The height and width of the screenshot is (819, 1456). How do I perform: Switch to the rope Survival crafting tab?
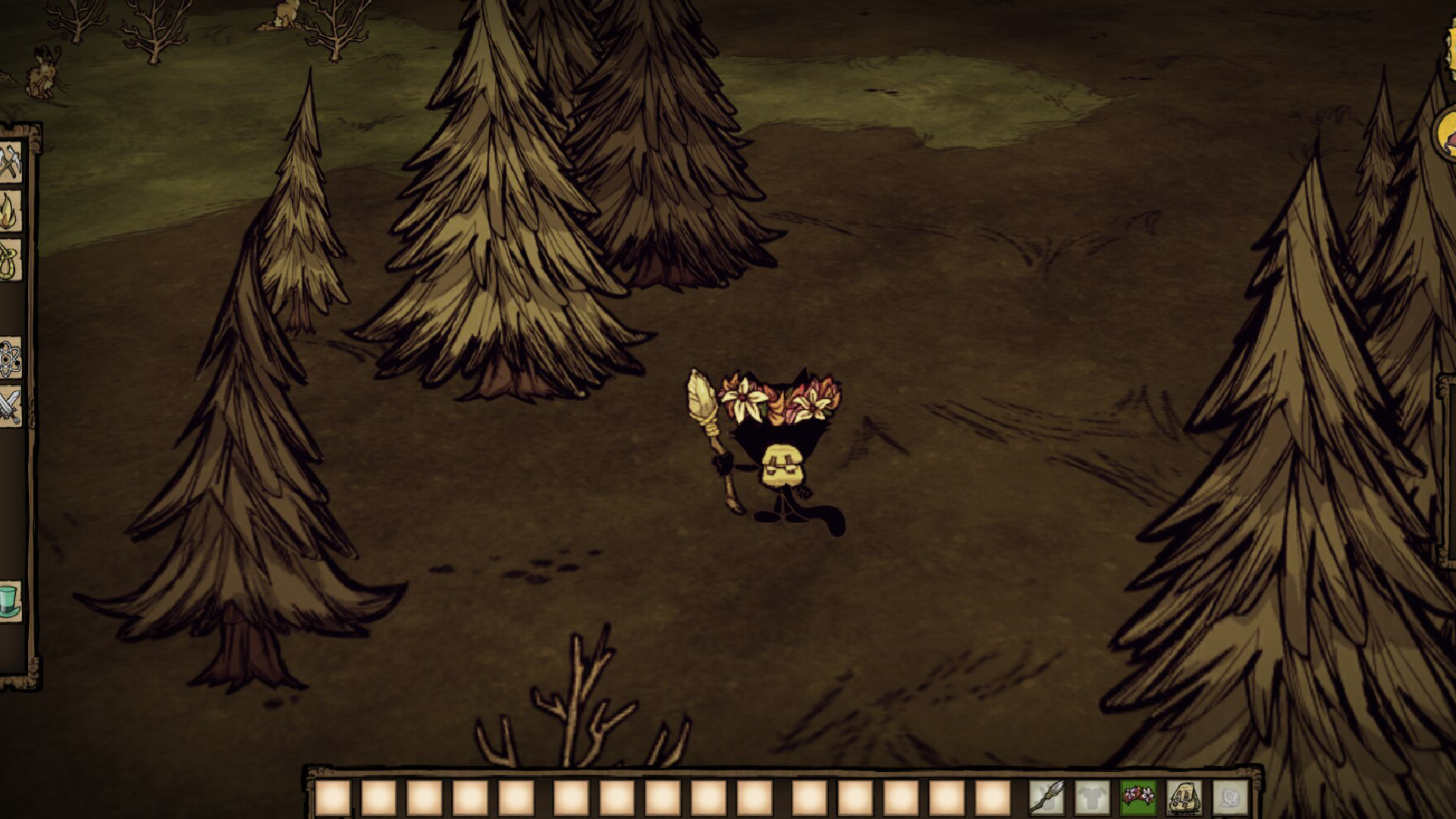tap(10, 261)
